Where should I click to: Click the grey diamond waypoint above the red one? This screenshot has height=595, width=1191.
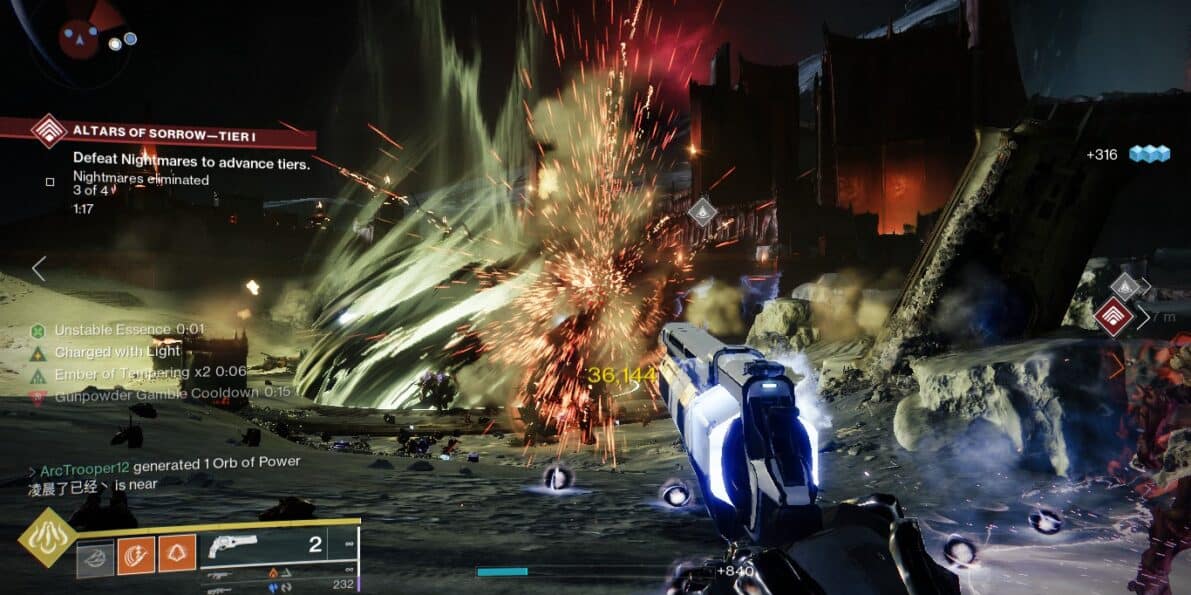pos(1125,287)
